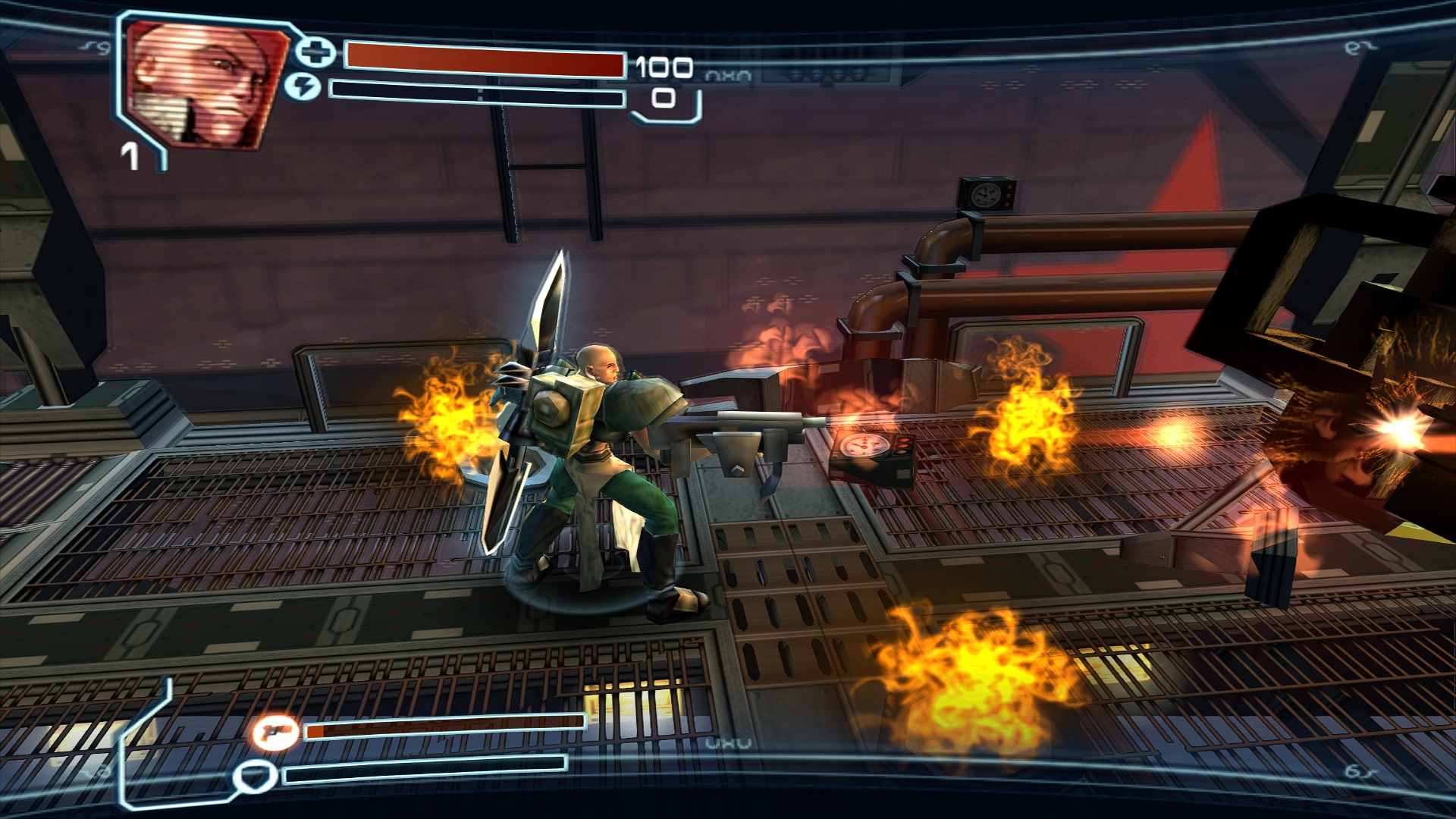Select the orange pistol weapon icon
Image resolution: width=1456 pixels, height=819 pixels.
coord(275,732)
